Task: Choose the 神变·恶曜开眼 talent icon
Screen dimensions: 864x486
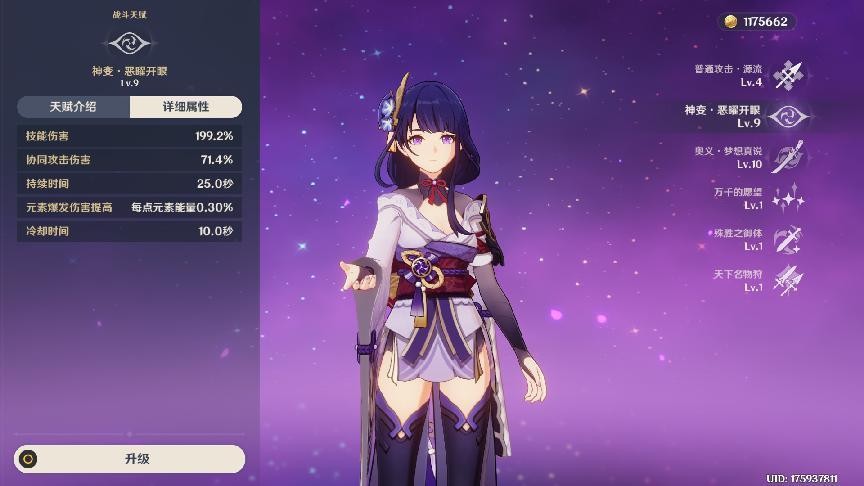Action: click(x=788, y=116)
